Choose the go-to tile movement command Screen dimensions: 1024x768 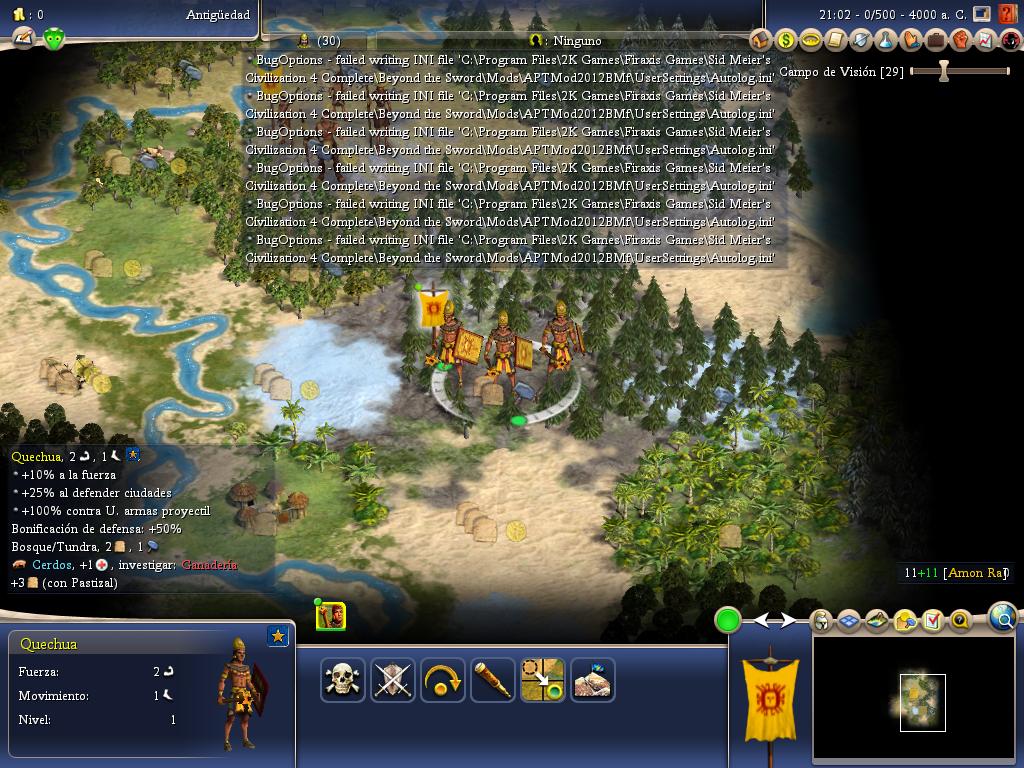coord(543,680)
